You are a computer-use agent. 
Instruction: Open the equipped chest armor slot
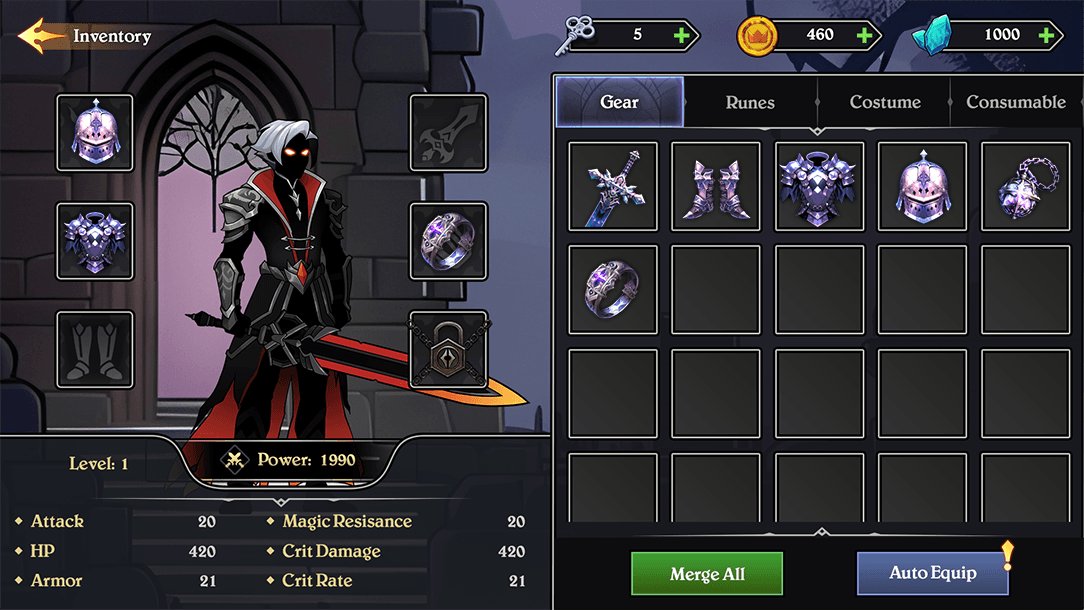[x=95, y=241]
